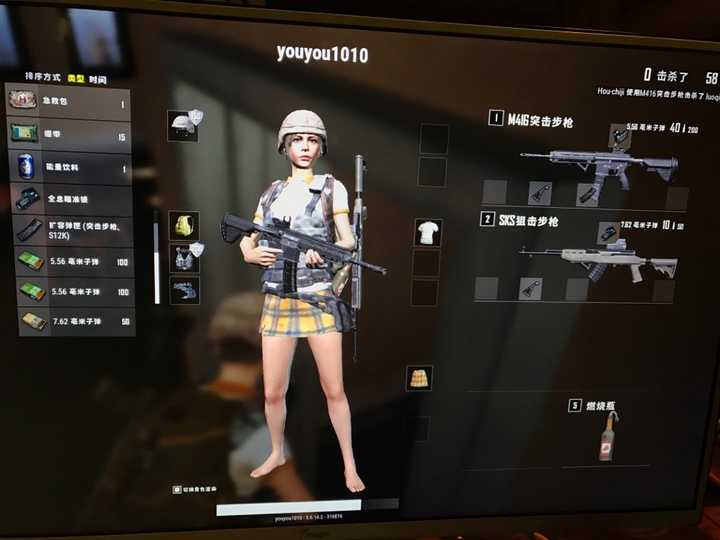Image resolution: width=720 pixels, height=540 pixels.
Task: Select the yellow plaid skirt clothing slot
Action: 419,378
